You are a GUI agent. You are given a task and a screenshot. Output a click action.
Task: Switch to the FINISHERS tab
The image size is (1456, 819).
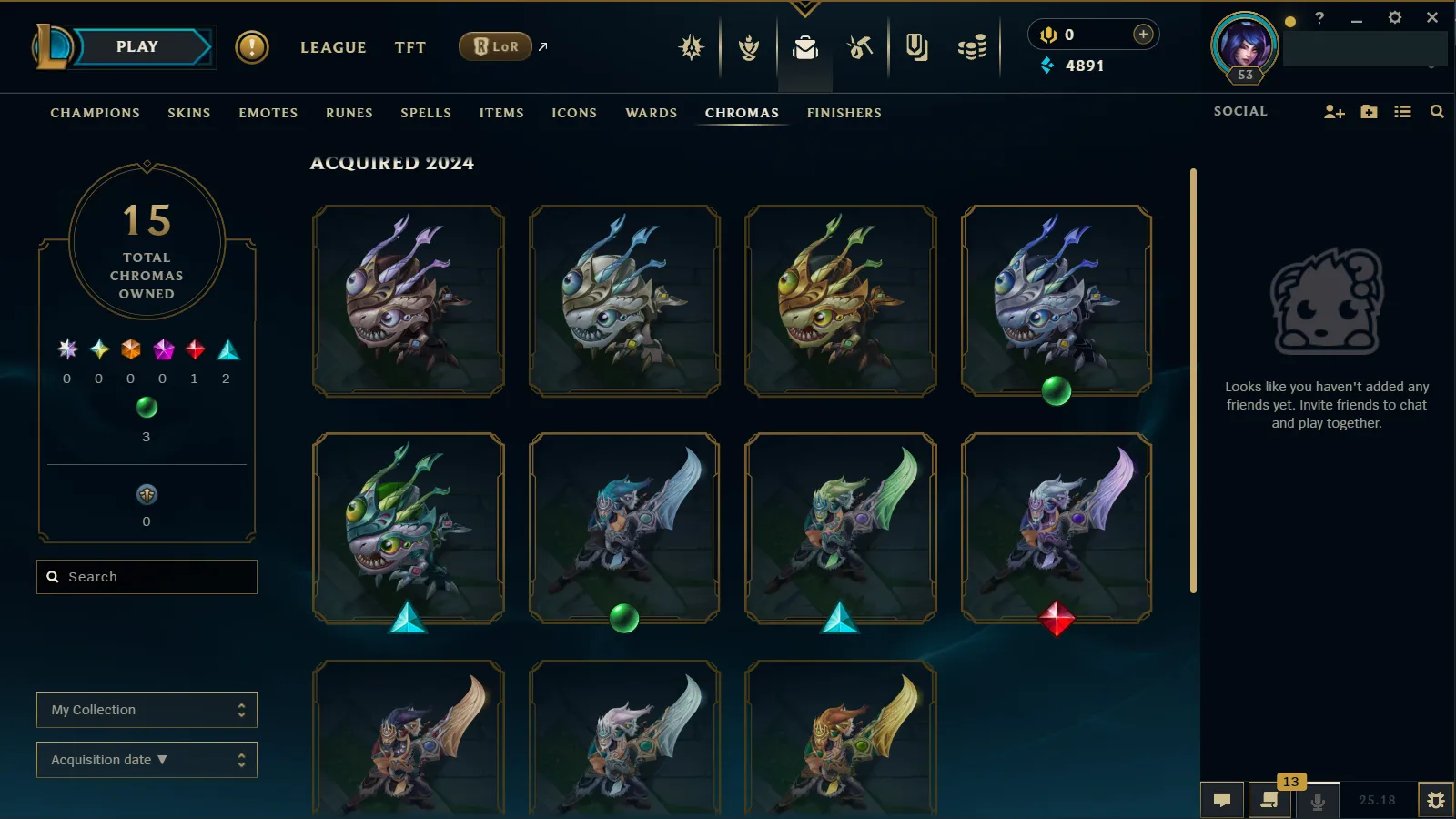(844, 113)
